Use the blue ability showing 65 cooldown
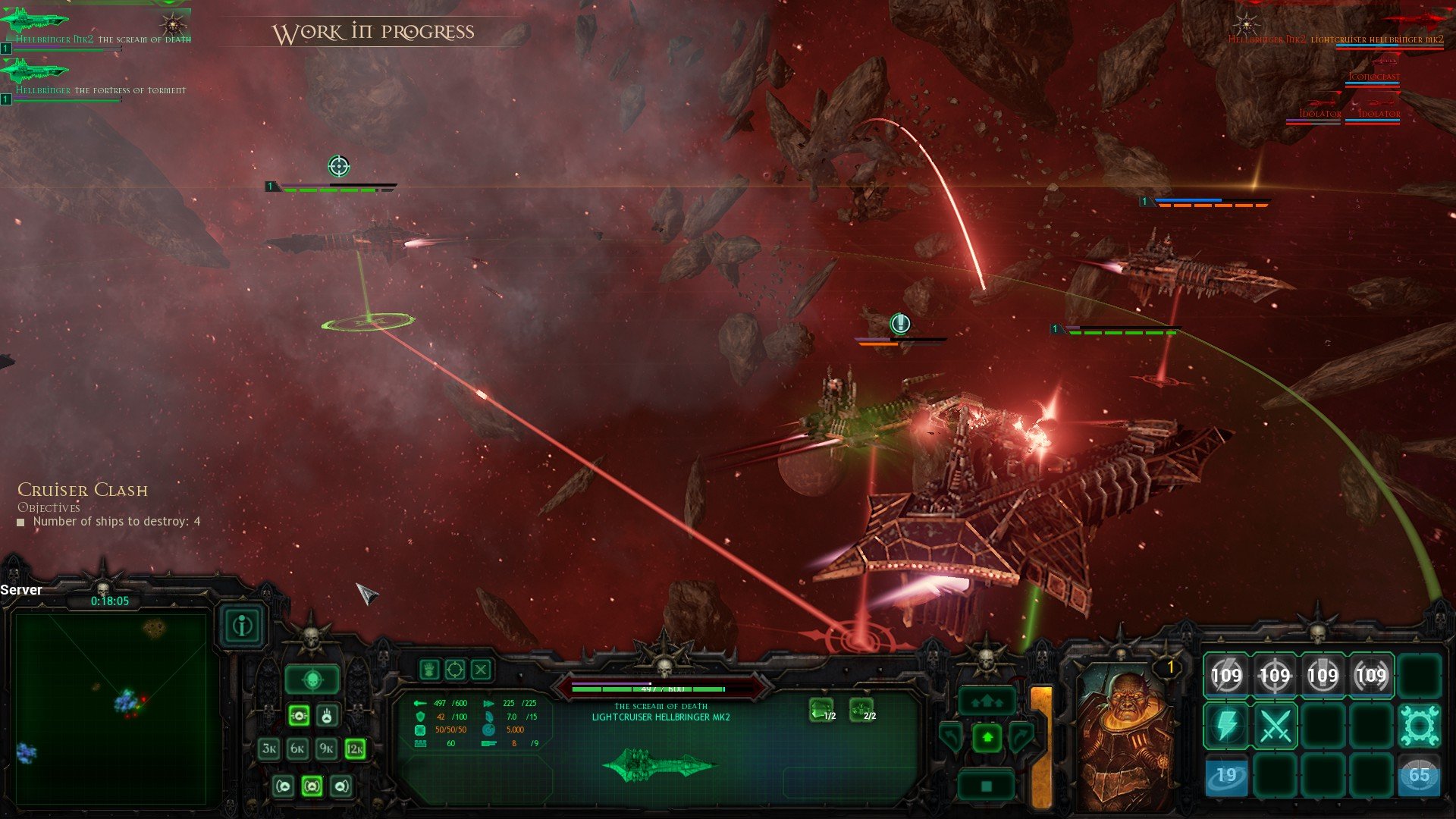Viewport: 1456px width, 819px height. [x=1420, y=773]
